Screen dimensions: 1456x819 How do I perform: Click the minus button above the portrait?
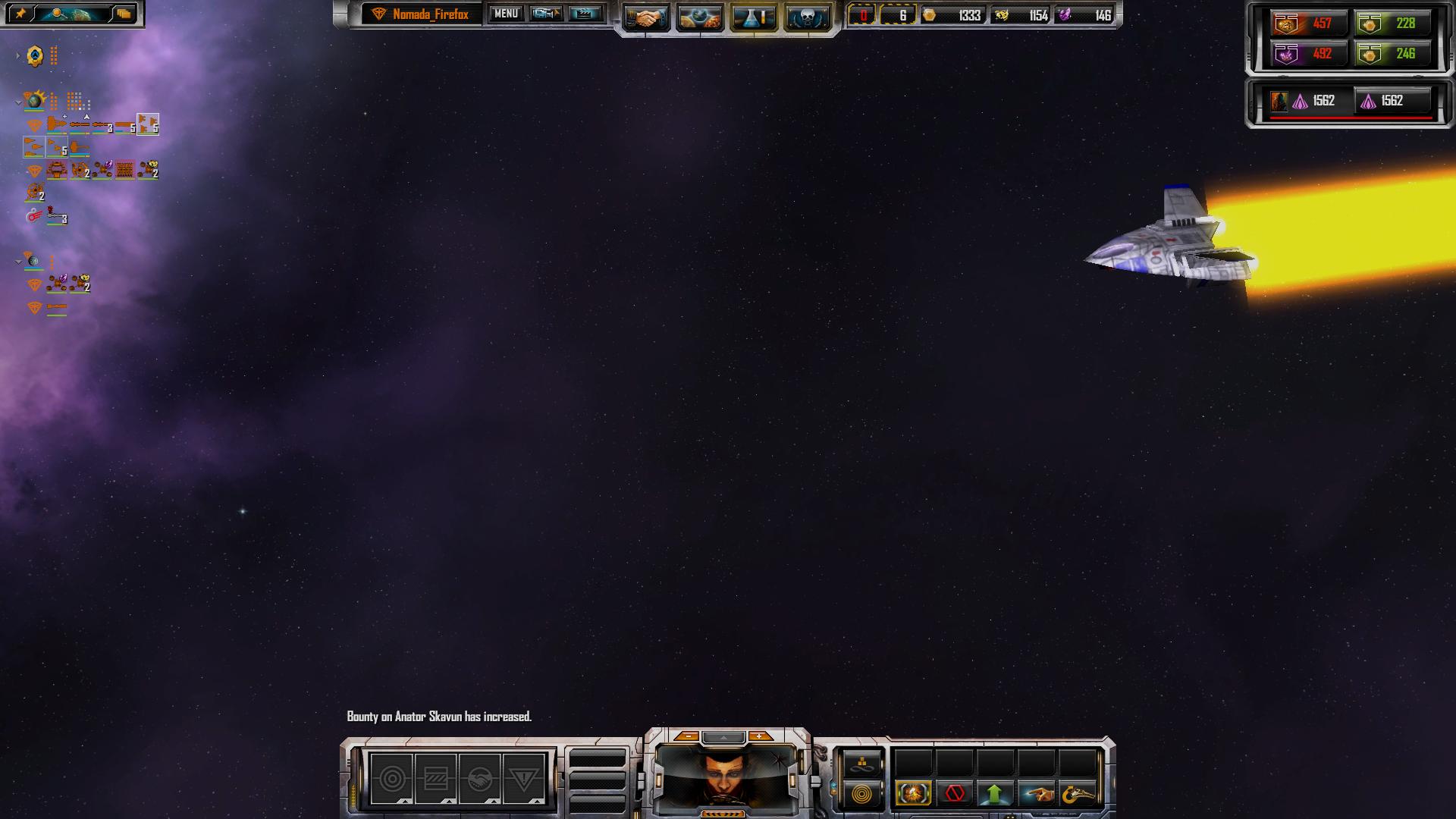point(688,736)
